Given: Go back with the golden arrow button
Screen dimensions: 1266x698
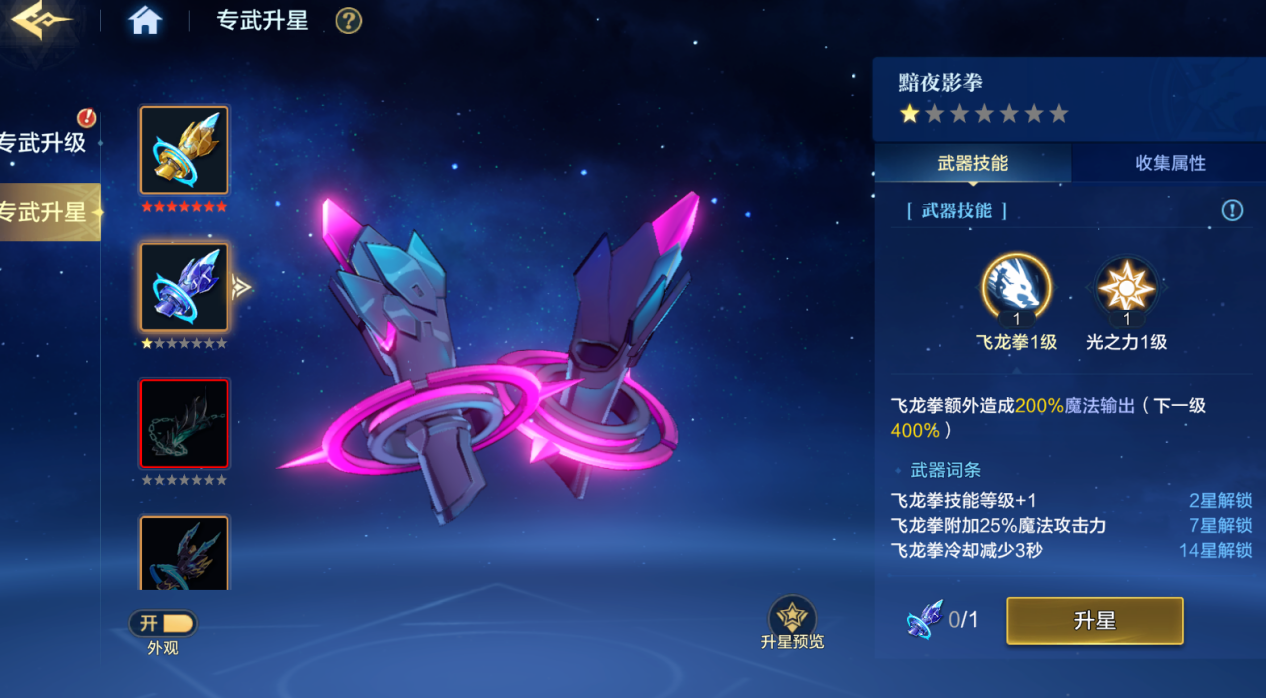Looking at the screenshot, I should coord(40,21).
